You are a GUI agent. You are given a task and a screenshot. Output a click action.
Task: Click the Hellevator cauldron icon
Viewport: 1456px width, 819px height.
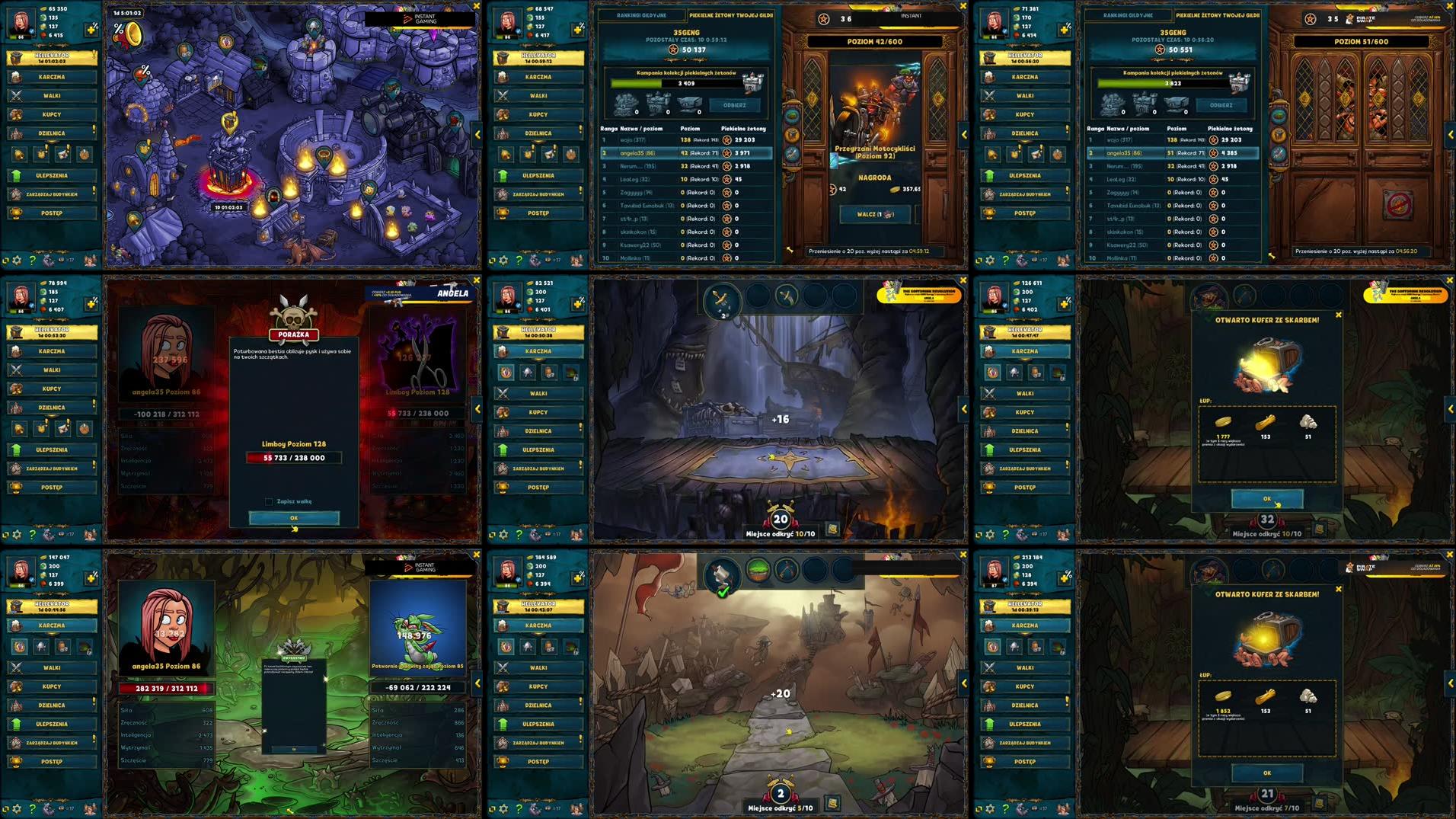(16, 57)
